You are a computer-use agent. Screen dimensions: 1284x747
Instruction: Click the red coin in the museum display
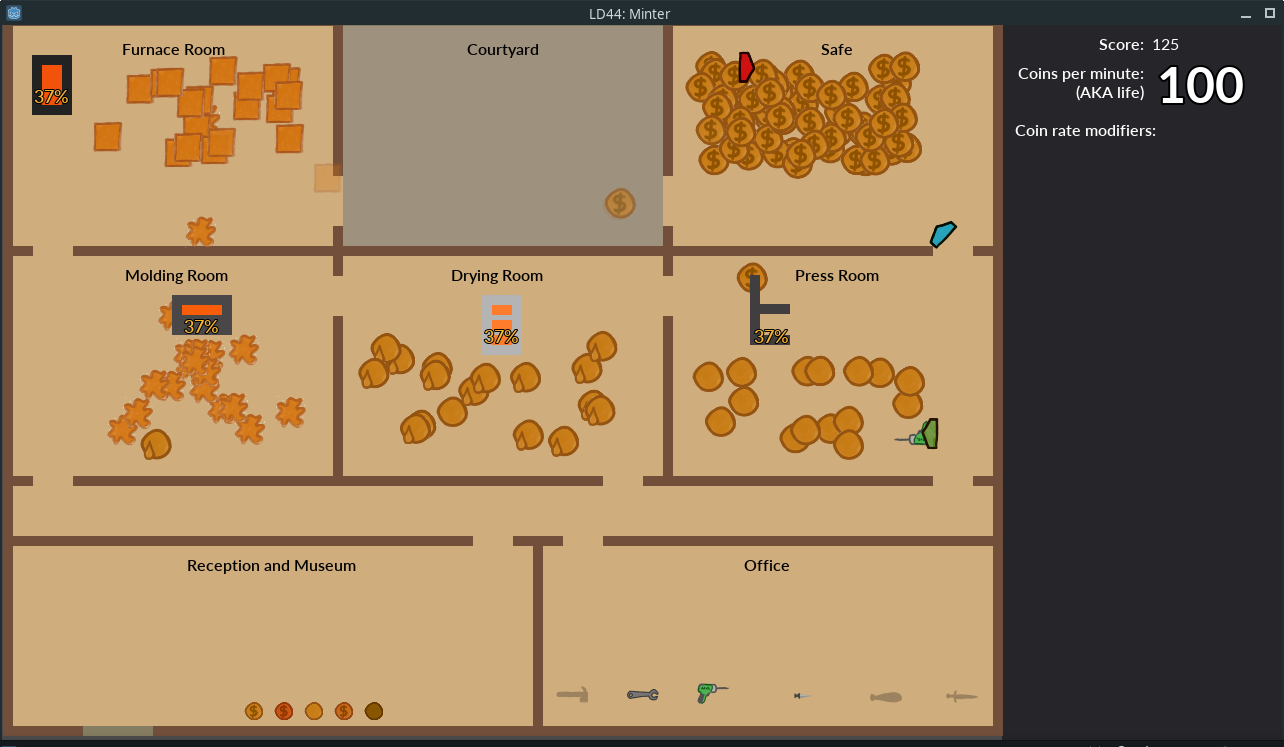coord(284,710)
